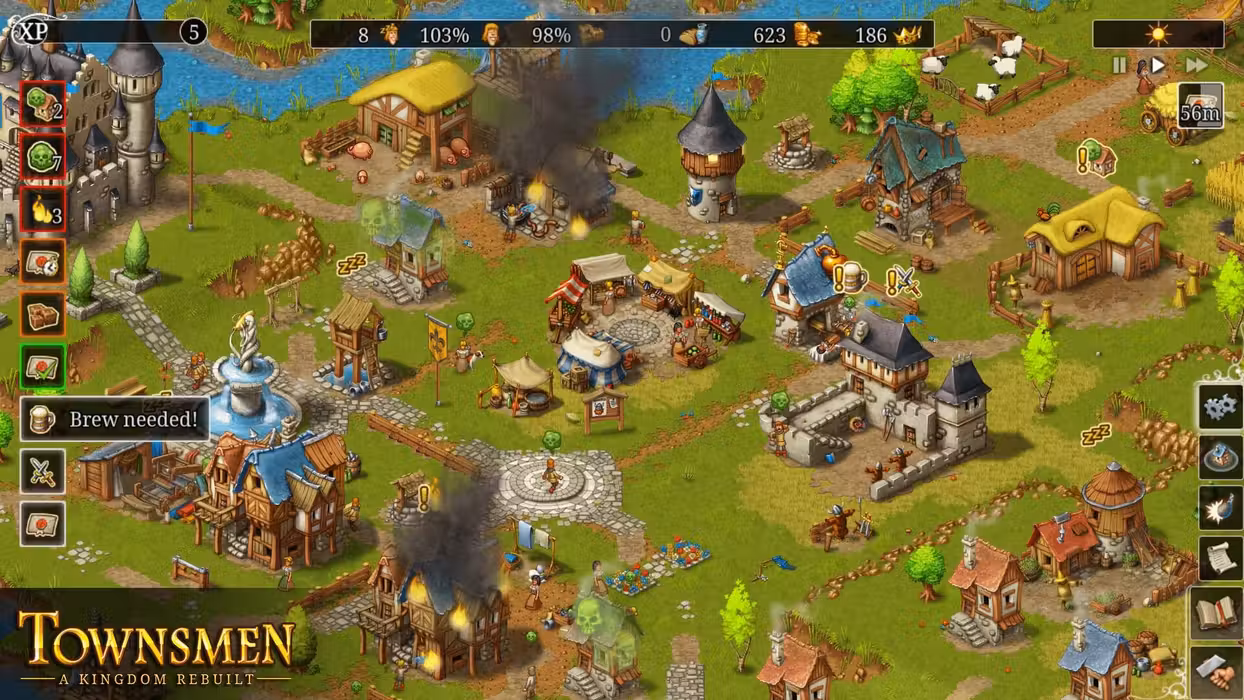1244x700 pixels.
Task: Set game to normal play speed
Action: click(x=1158, y=66)
